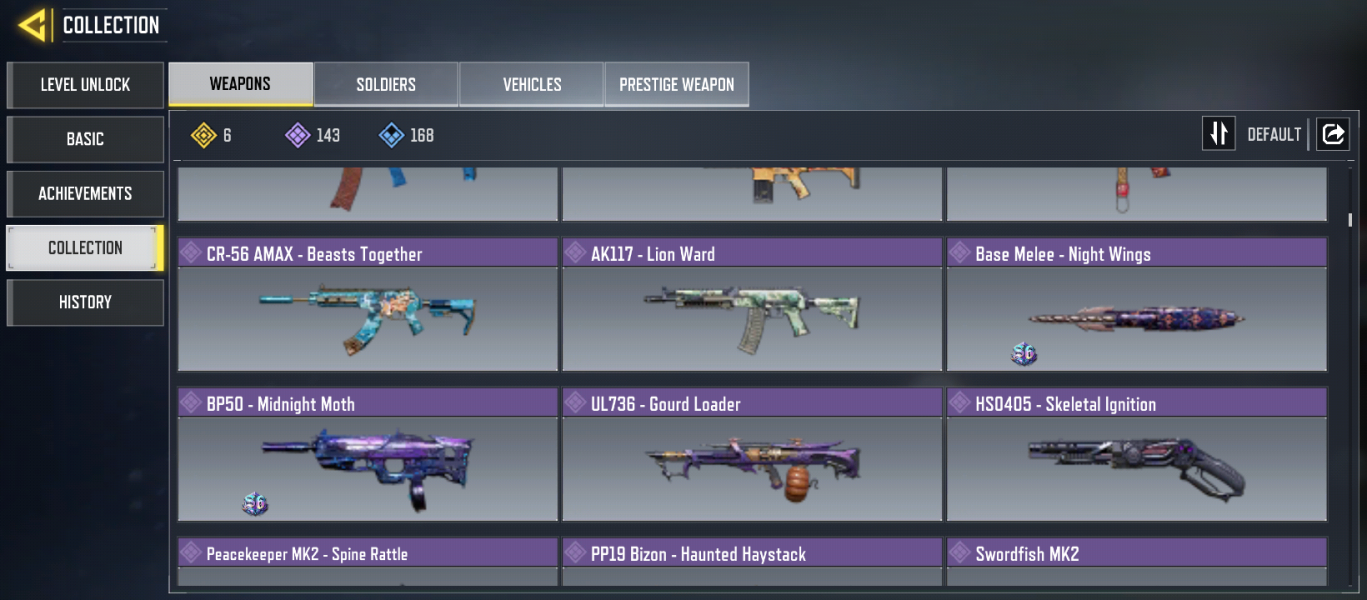
Task: Go back using the yellow arrow
Action: [33, 25]
